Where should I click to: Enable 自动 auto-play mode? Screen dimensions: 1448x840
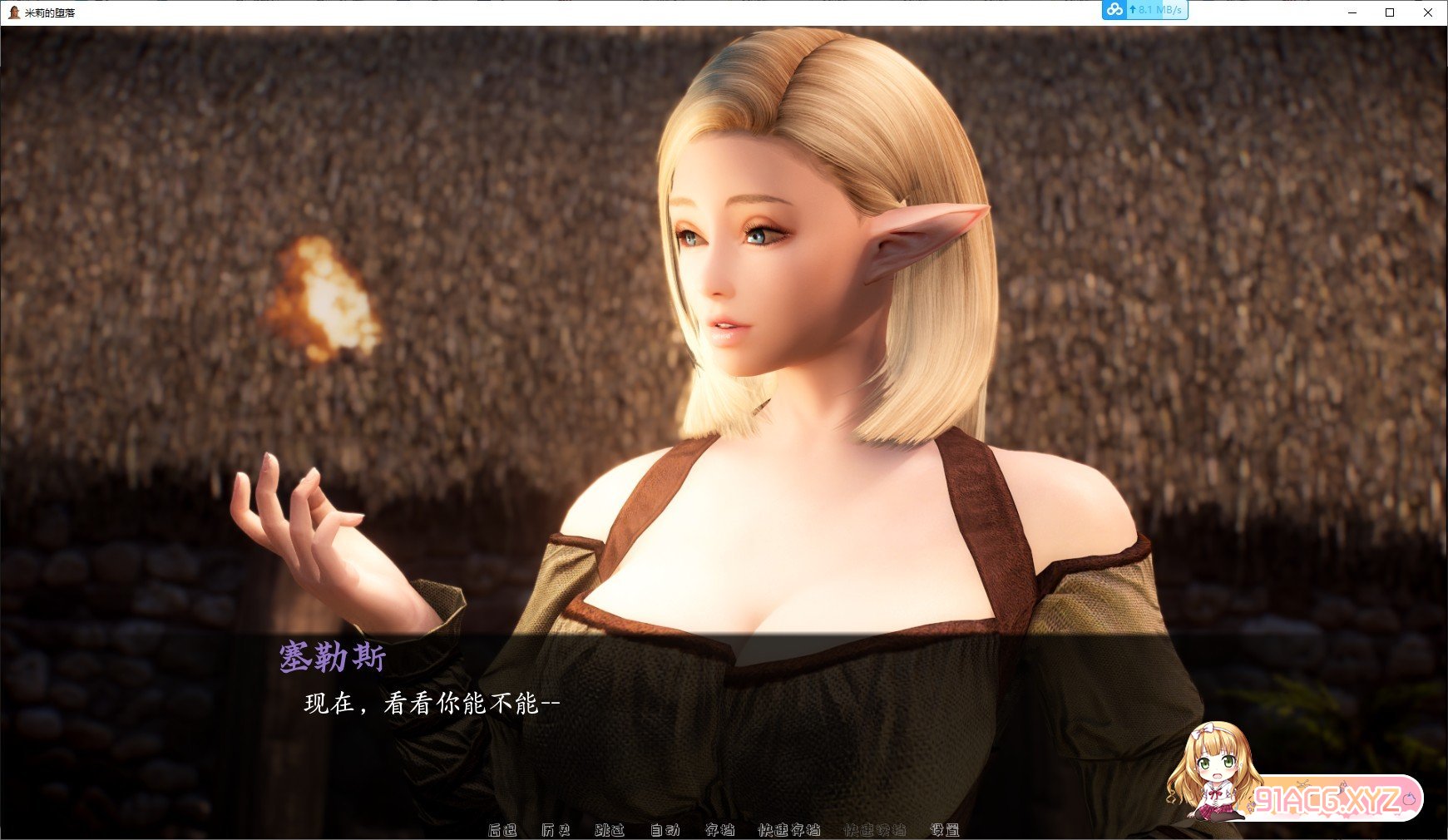point(664,830)
